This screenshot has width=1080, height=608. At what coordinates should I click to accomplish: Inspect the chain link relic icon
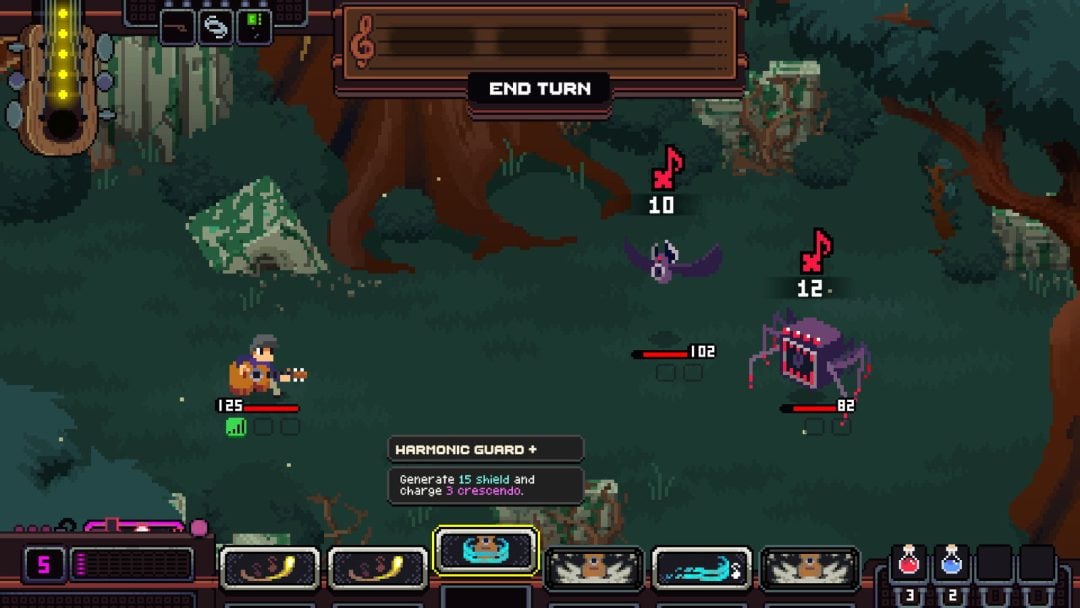(x=215, y=27)
